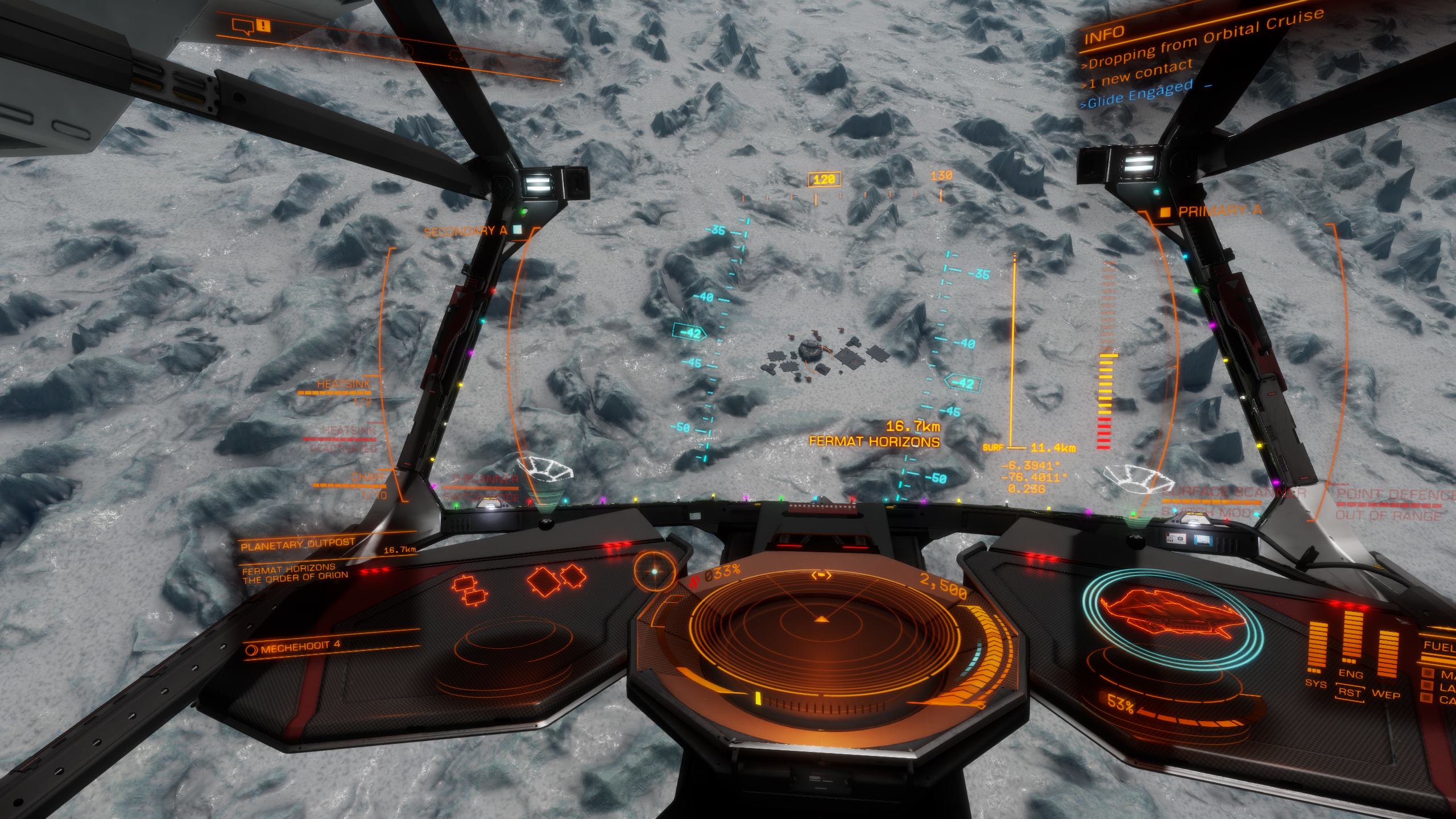Image resolution: width=1456 pixels, height=819 pixels.
Task: Select the SYS power distributor bar
Action: point(1318,647)
